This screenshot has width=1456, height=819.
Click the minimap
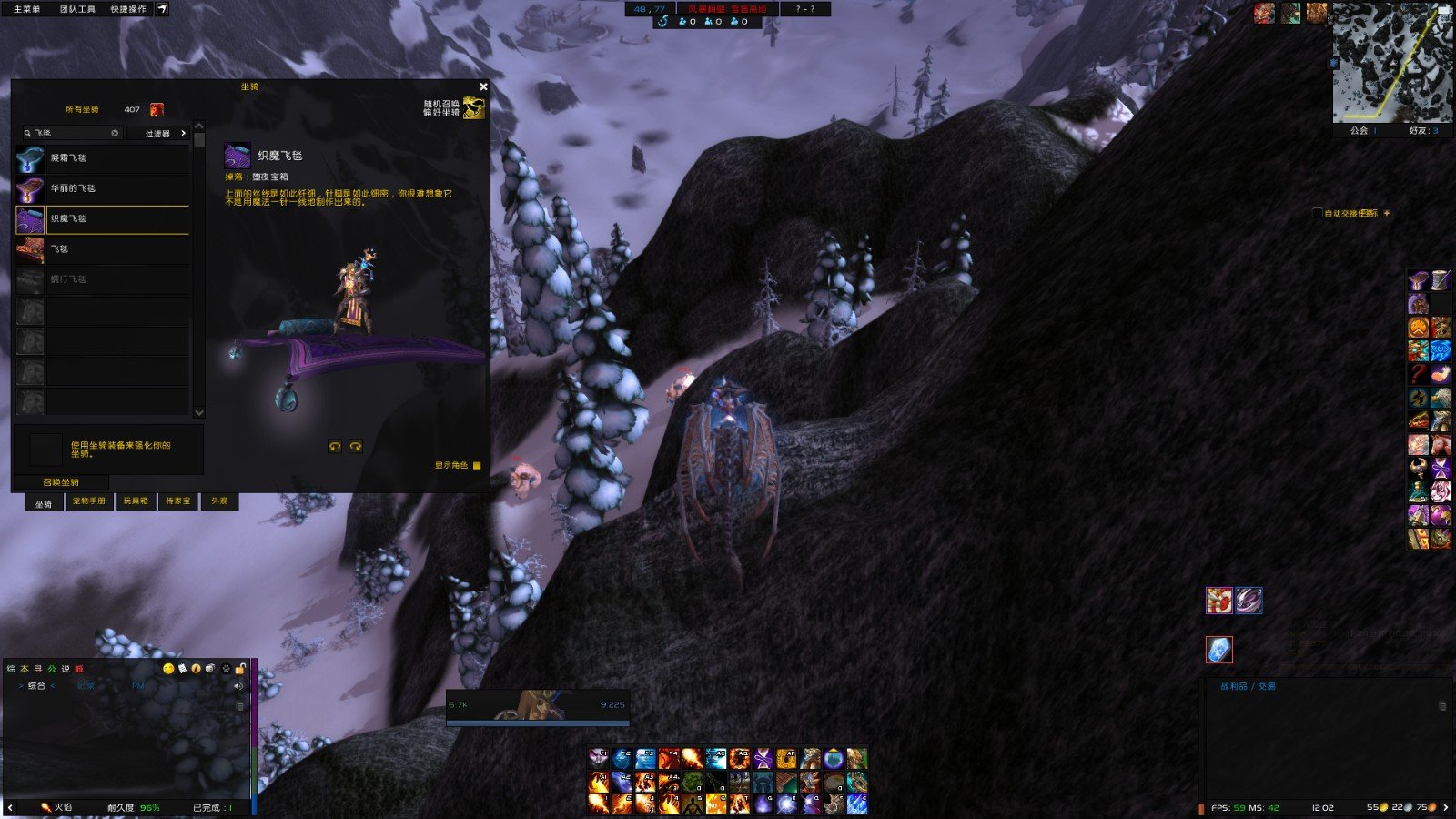coord(1392,62)
